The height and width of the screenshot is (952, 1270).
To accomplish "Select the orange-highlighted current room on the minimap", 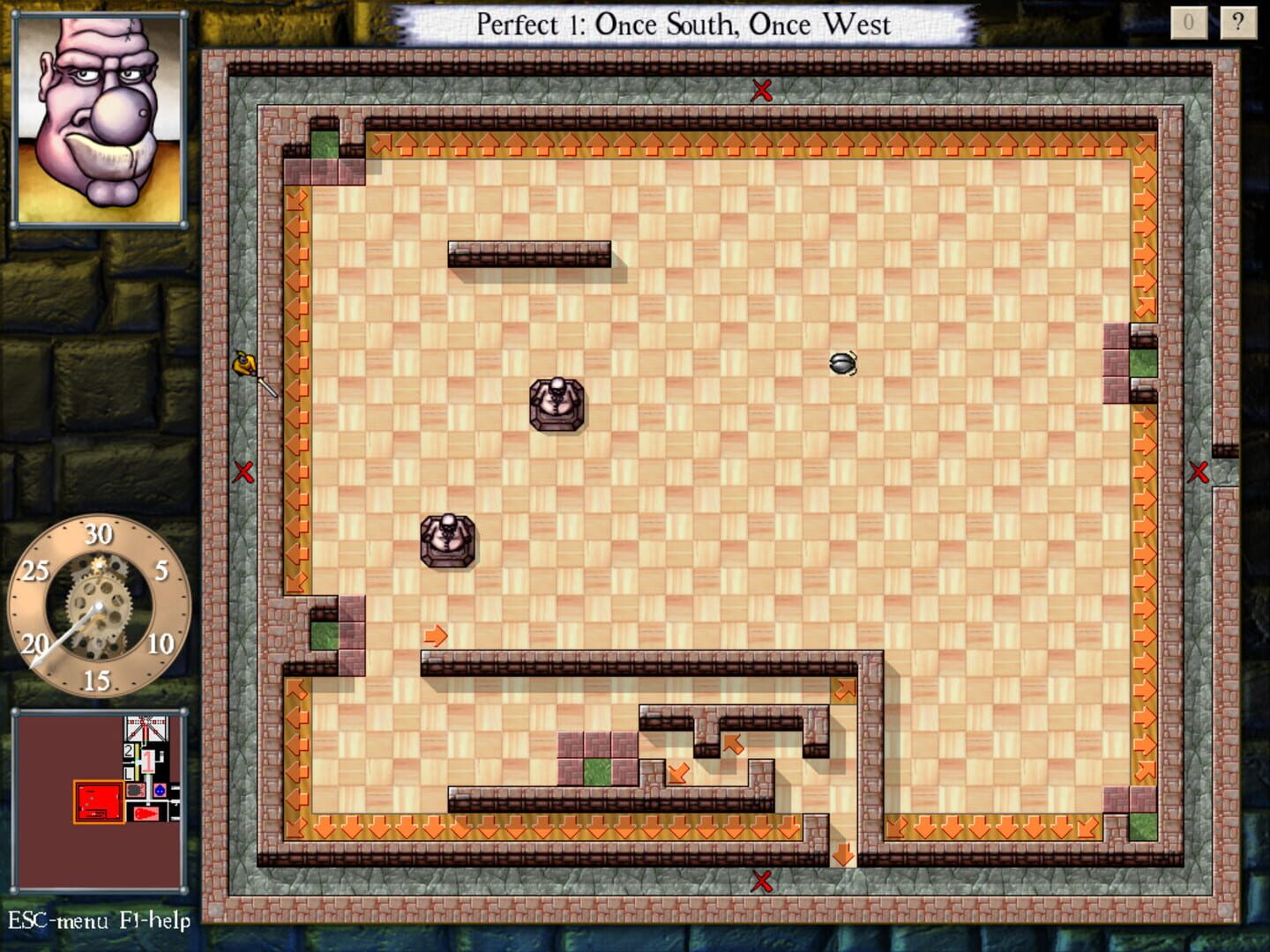I will pos(99,802).
